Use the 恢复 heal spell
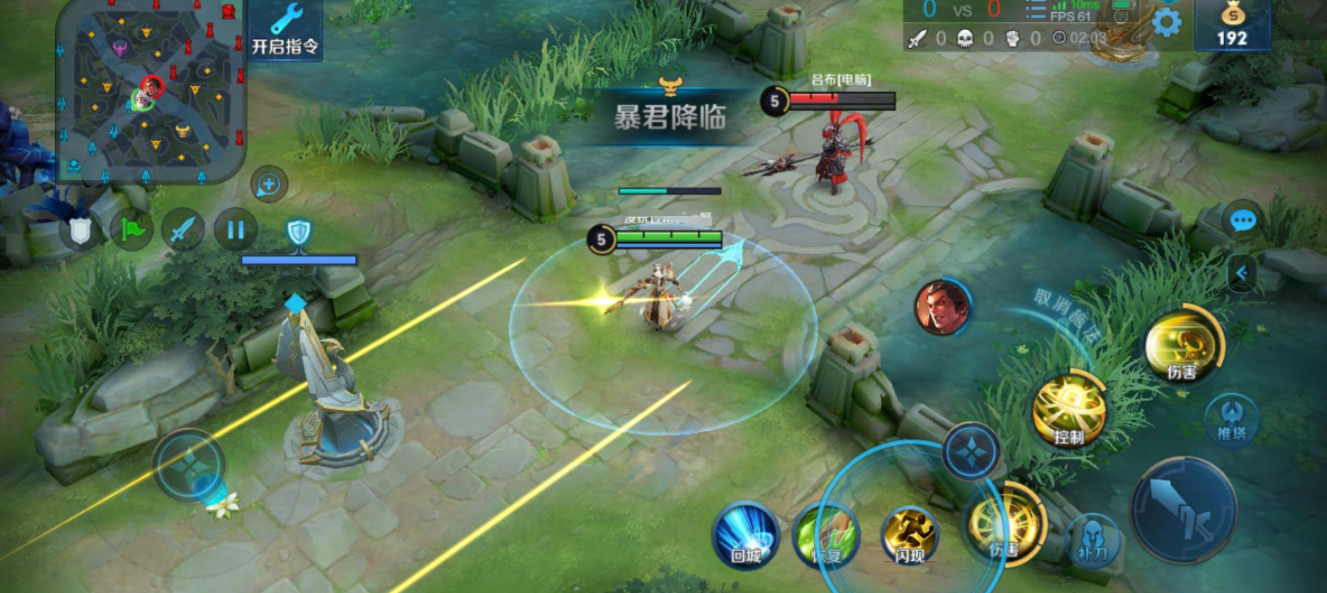This screenshot has width=1327, height=593. (826, 535)
